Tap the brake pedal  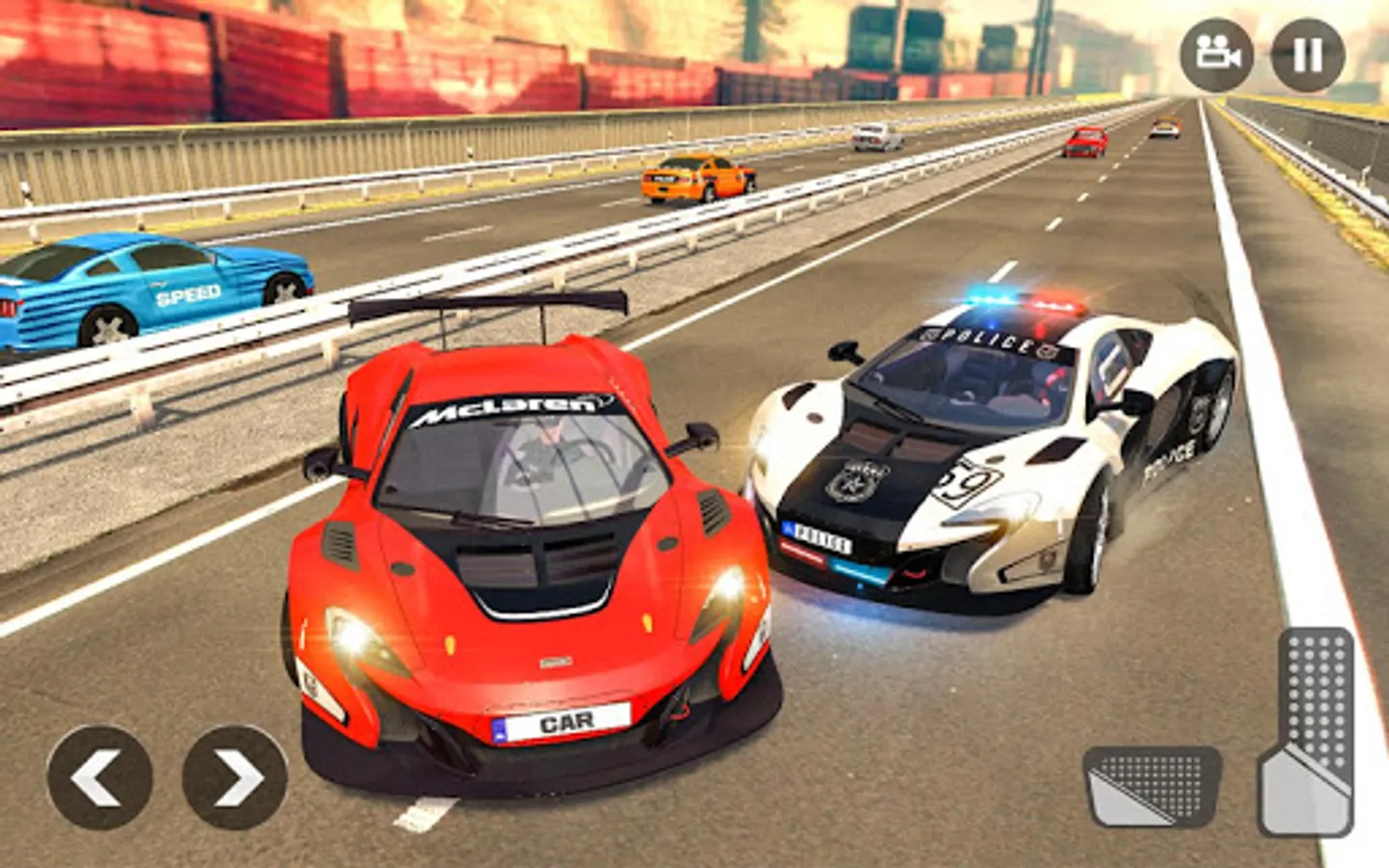click(1152, 786)
